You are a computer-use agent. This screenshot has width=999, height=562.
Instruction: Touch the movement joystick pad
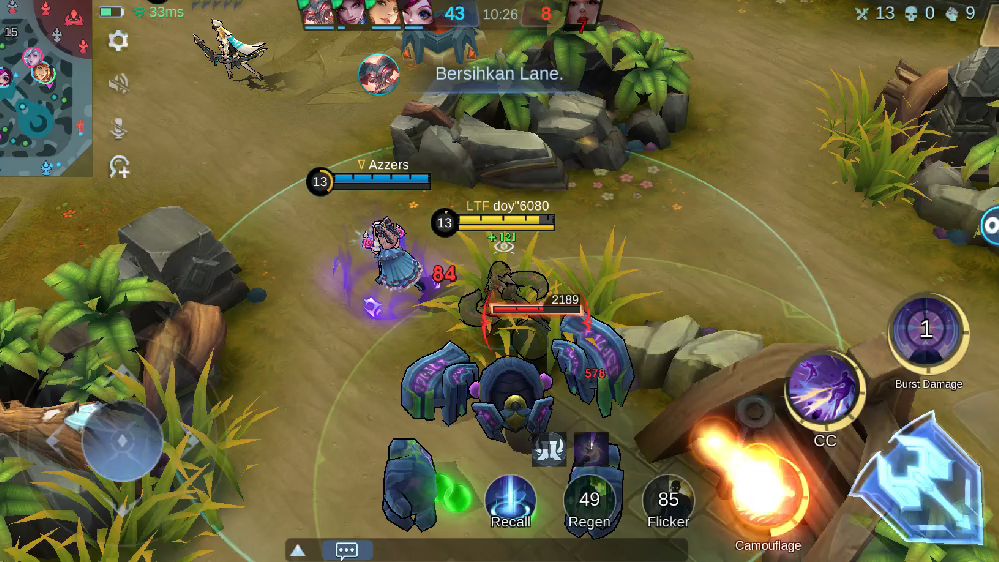click(x=122, y=441)
